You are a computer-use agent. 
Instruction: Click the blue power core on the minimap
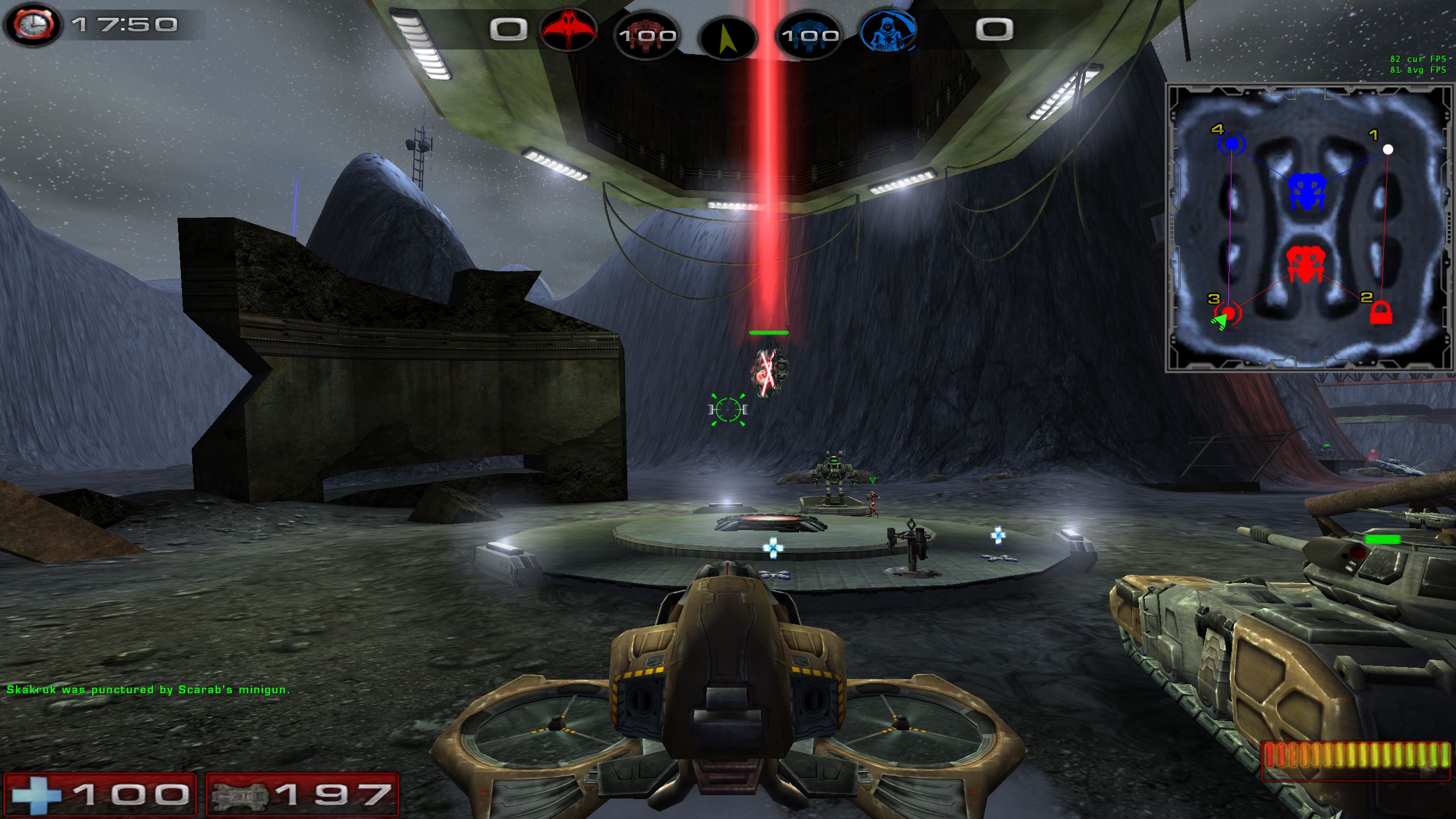pos(1306,191)
